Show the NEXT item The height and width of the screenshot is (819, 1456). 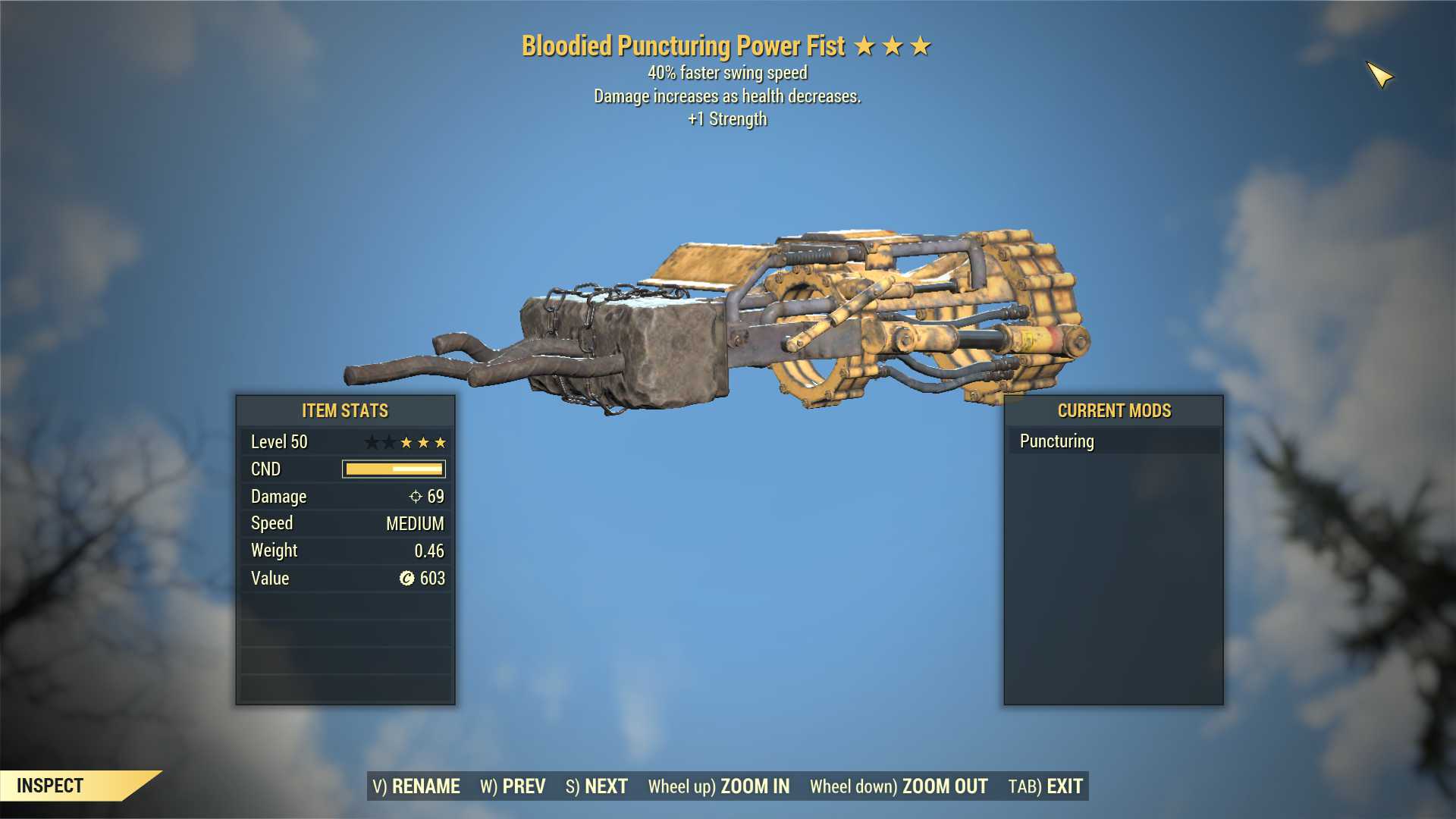point(597,786)
